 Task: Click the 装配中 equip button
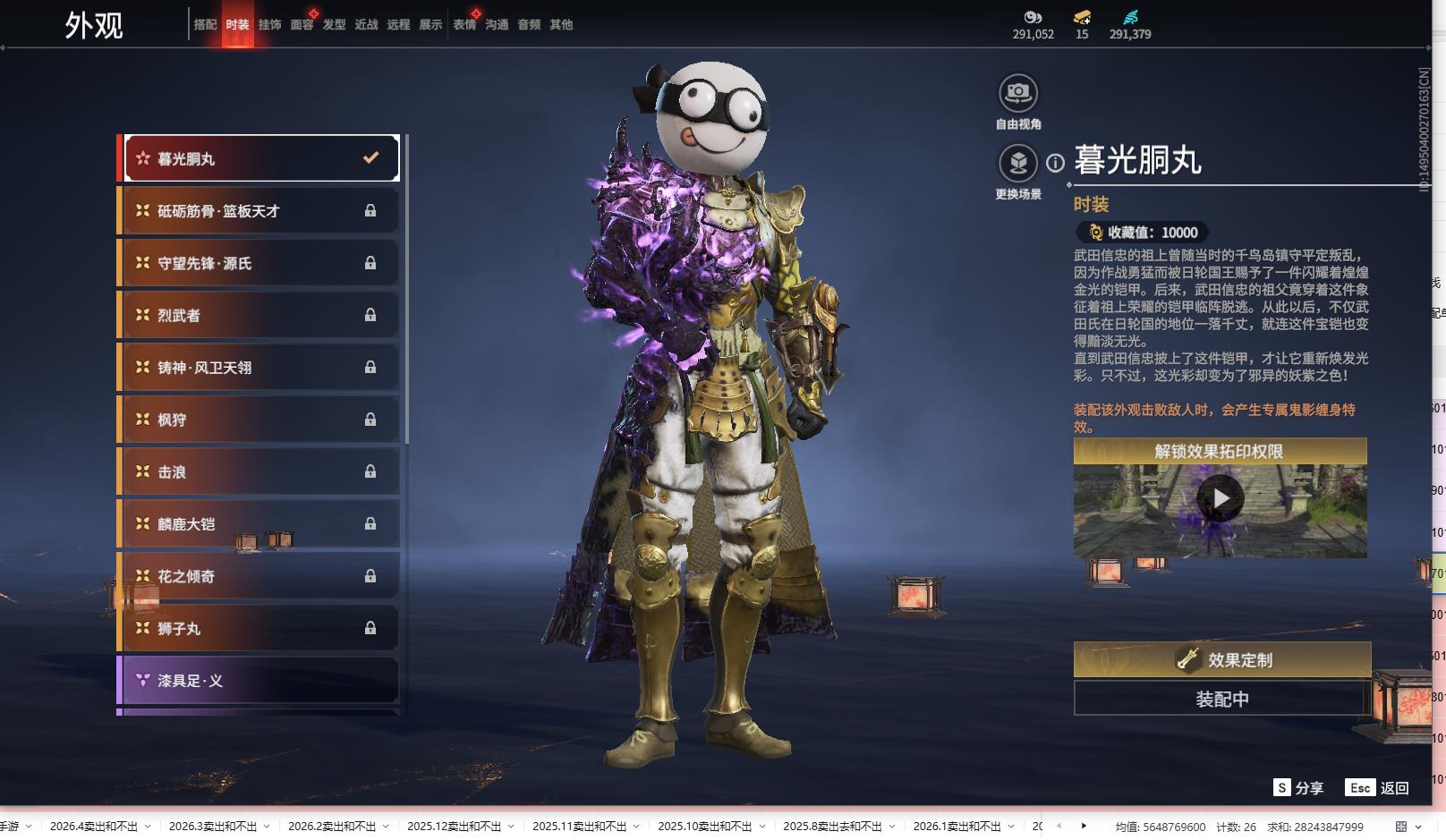tap(1222, 699)
